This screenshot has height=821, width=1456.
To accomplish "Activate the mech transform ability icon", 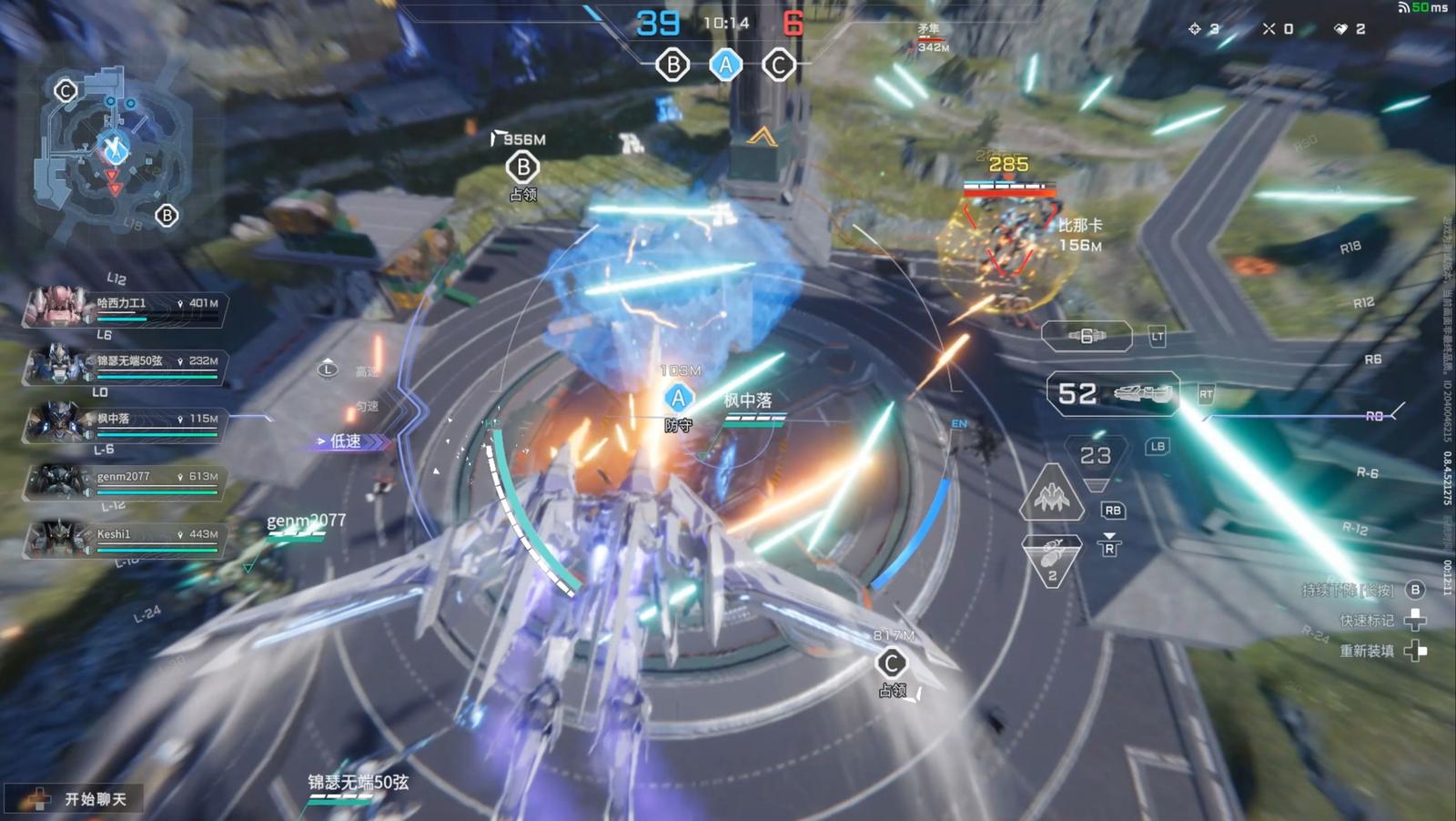I will 1052,494.
